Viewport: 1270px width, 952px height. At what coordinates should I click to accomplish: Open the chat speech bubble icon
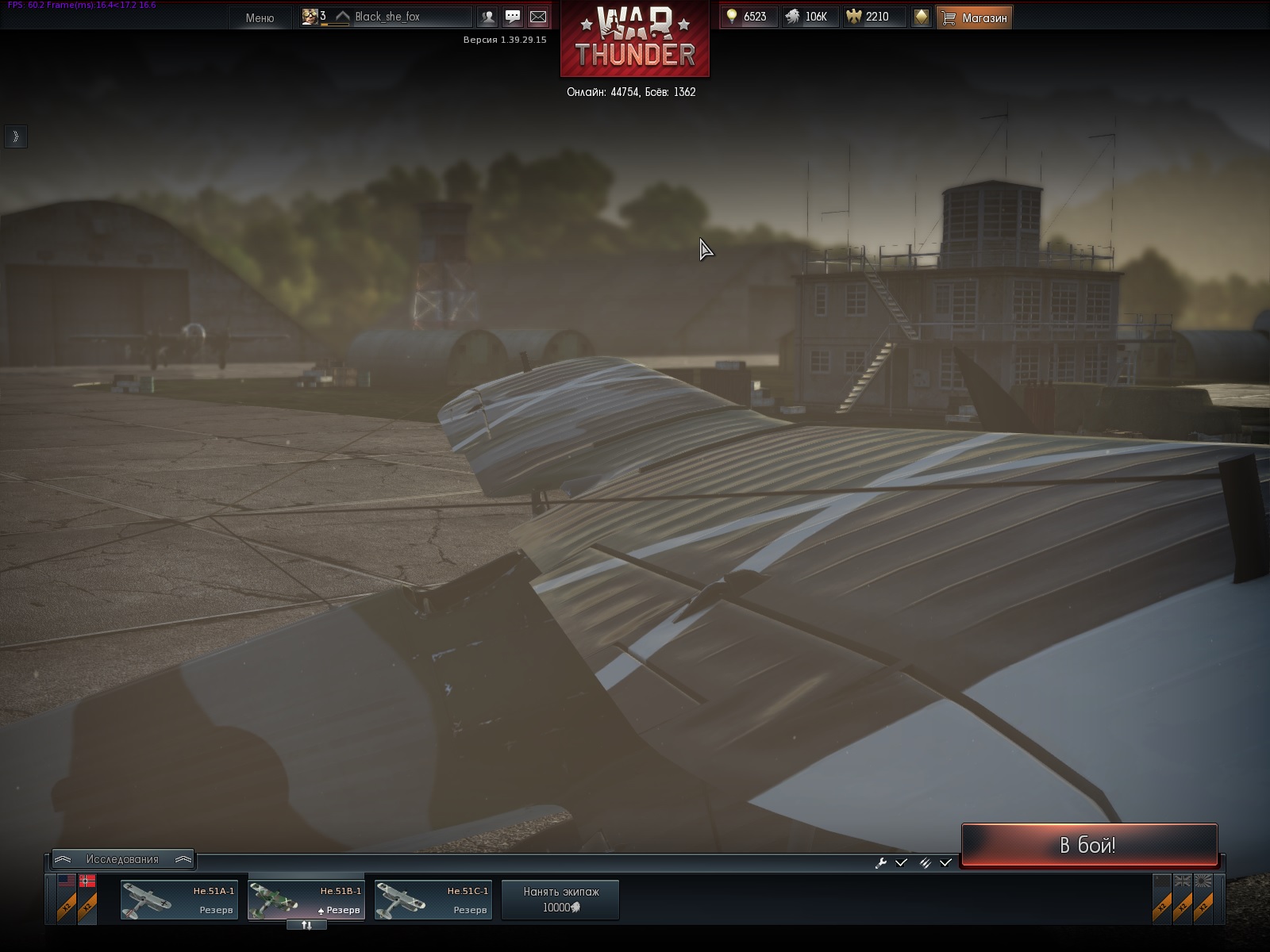pyautogui.click(x=513, y=17)
